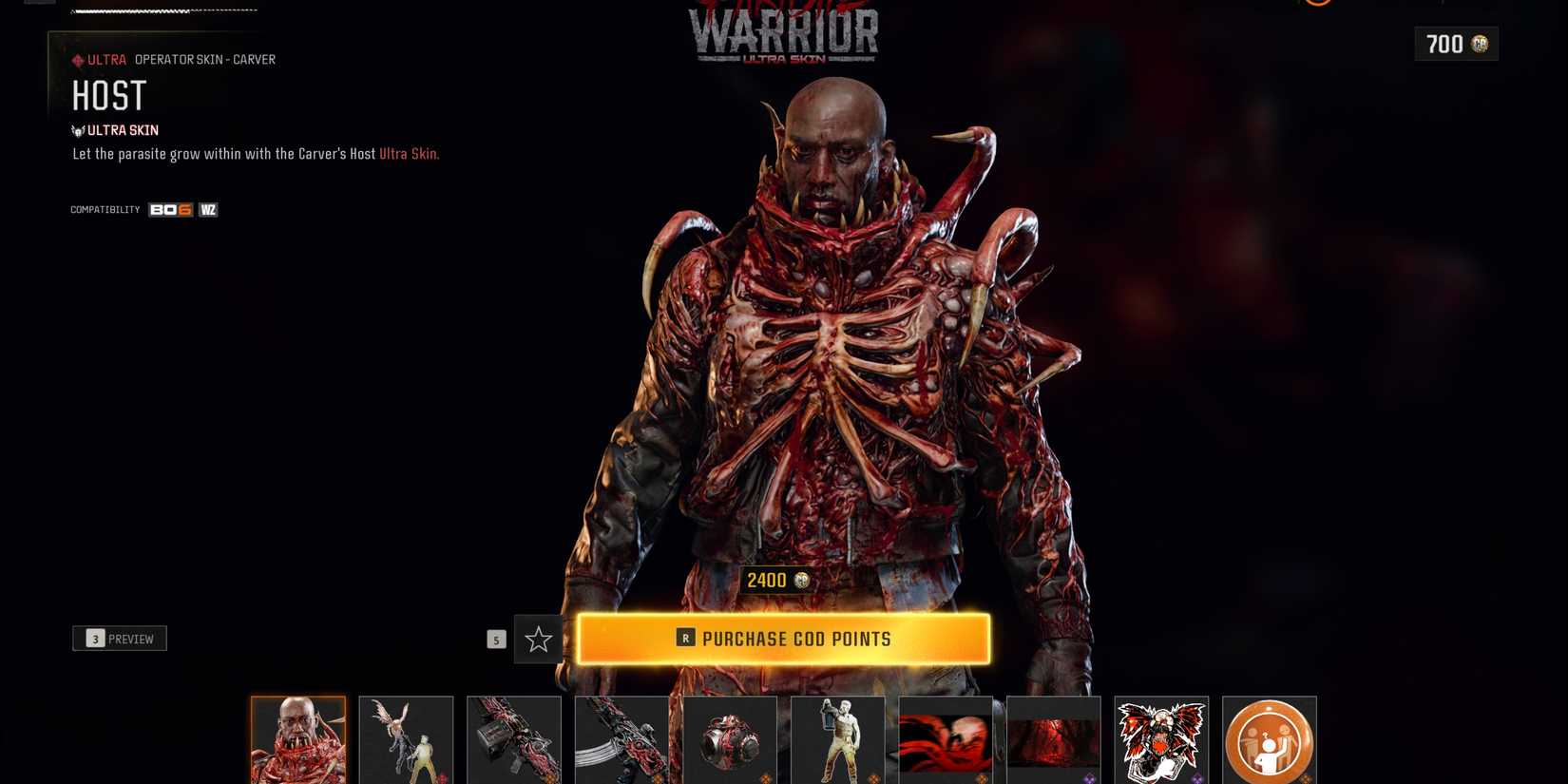Select the BO6 compatibility badge
This screenshot has width=1568, height=784.
(169, 209)
